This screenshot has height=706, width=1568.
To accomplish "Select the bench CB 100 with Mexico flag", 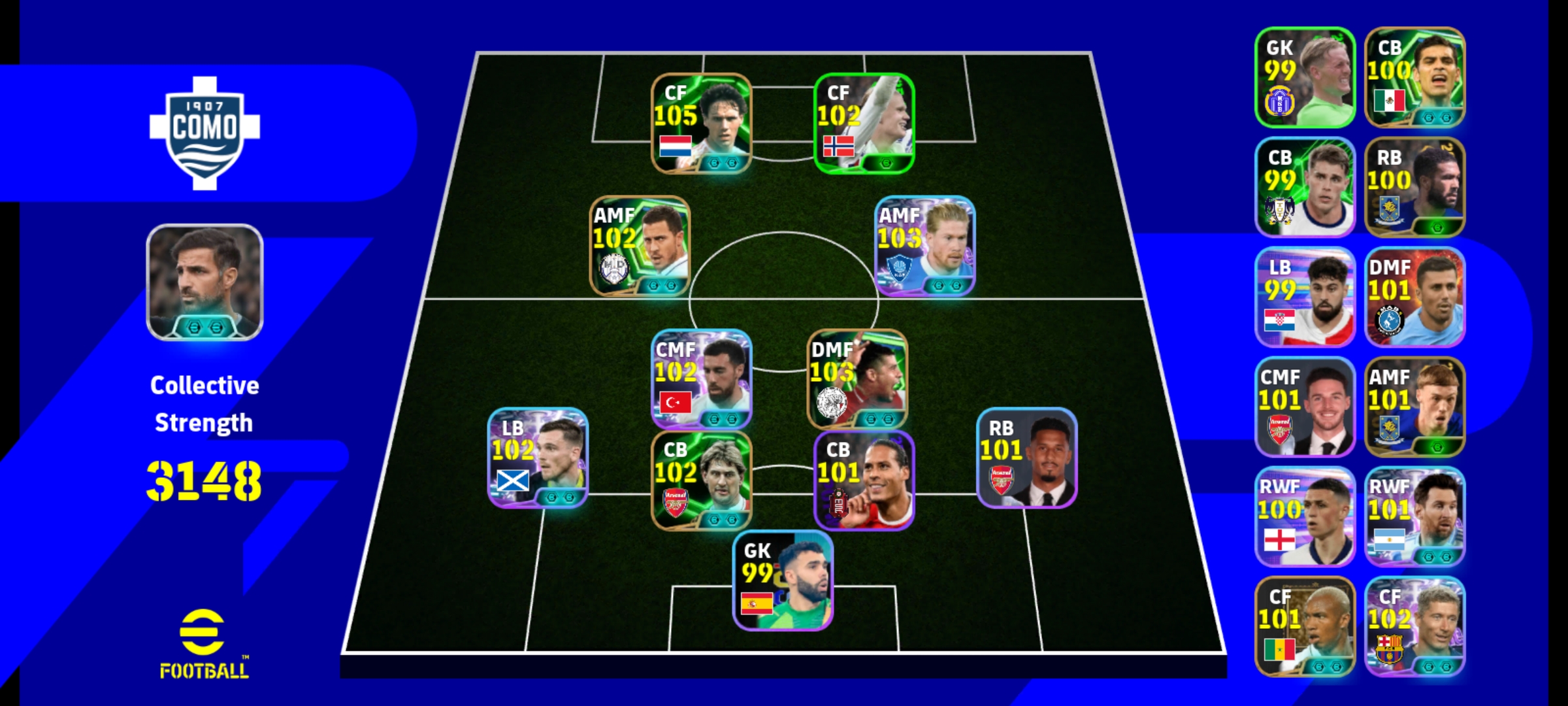I will click(x=1414, y=77).
